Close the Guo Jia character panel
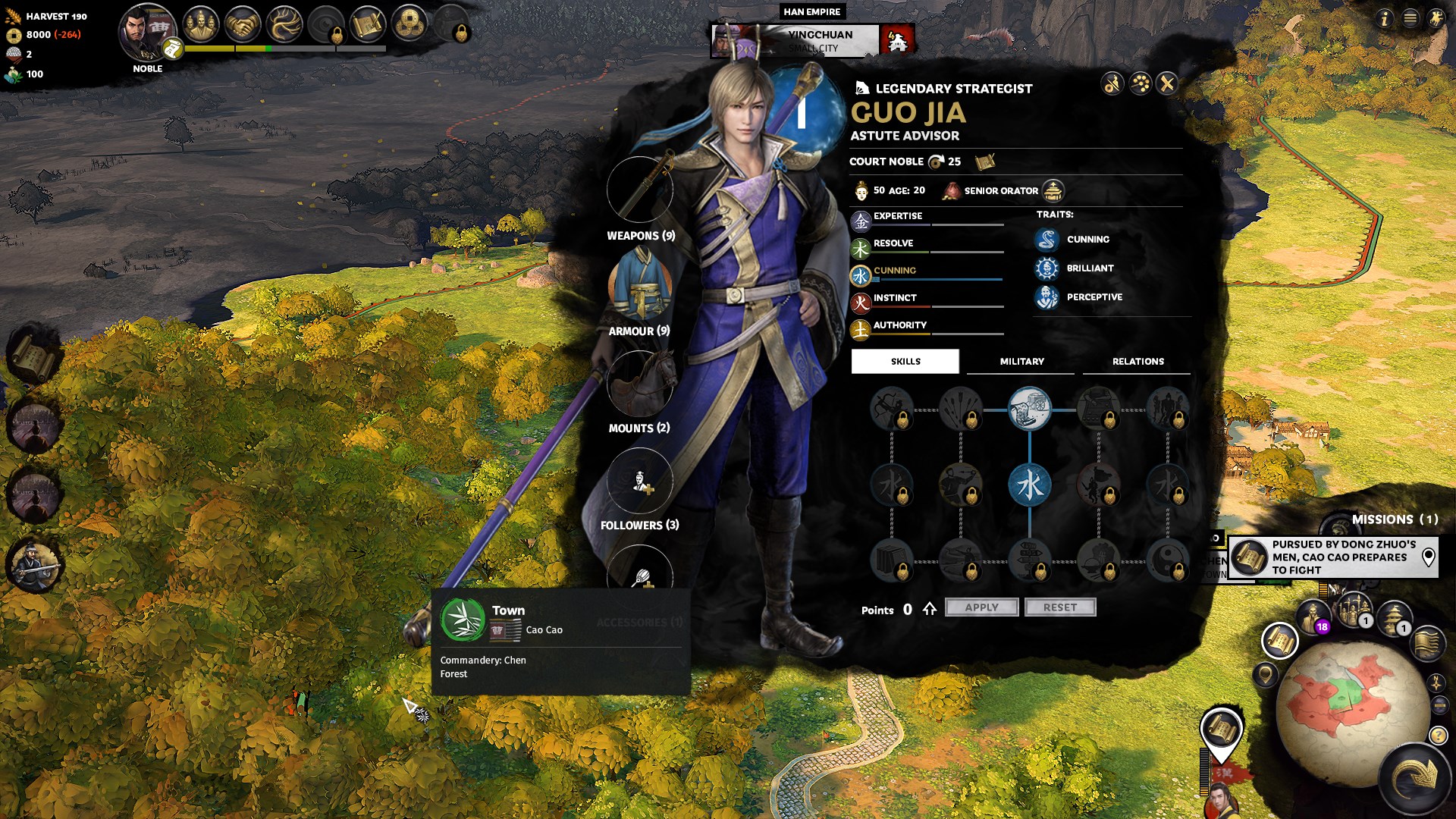The height and width of the screenshot is (819, 1456). (1167, 83)
